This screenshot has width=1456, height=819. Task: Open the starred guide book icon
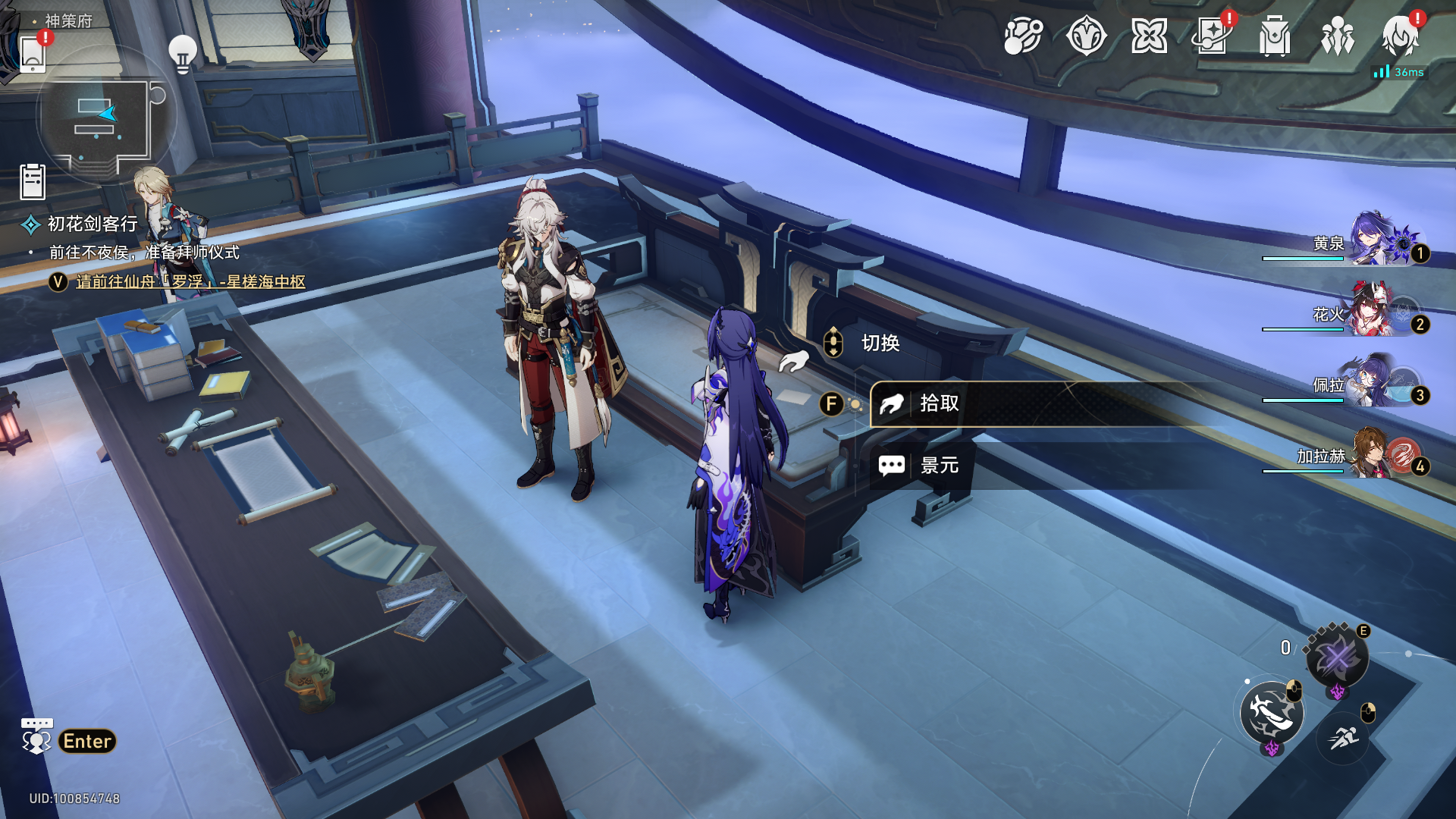(1211, 36)
